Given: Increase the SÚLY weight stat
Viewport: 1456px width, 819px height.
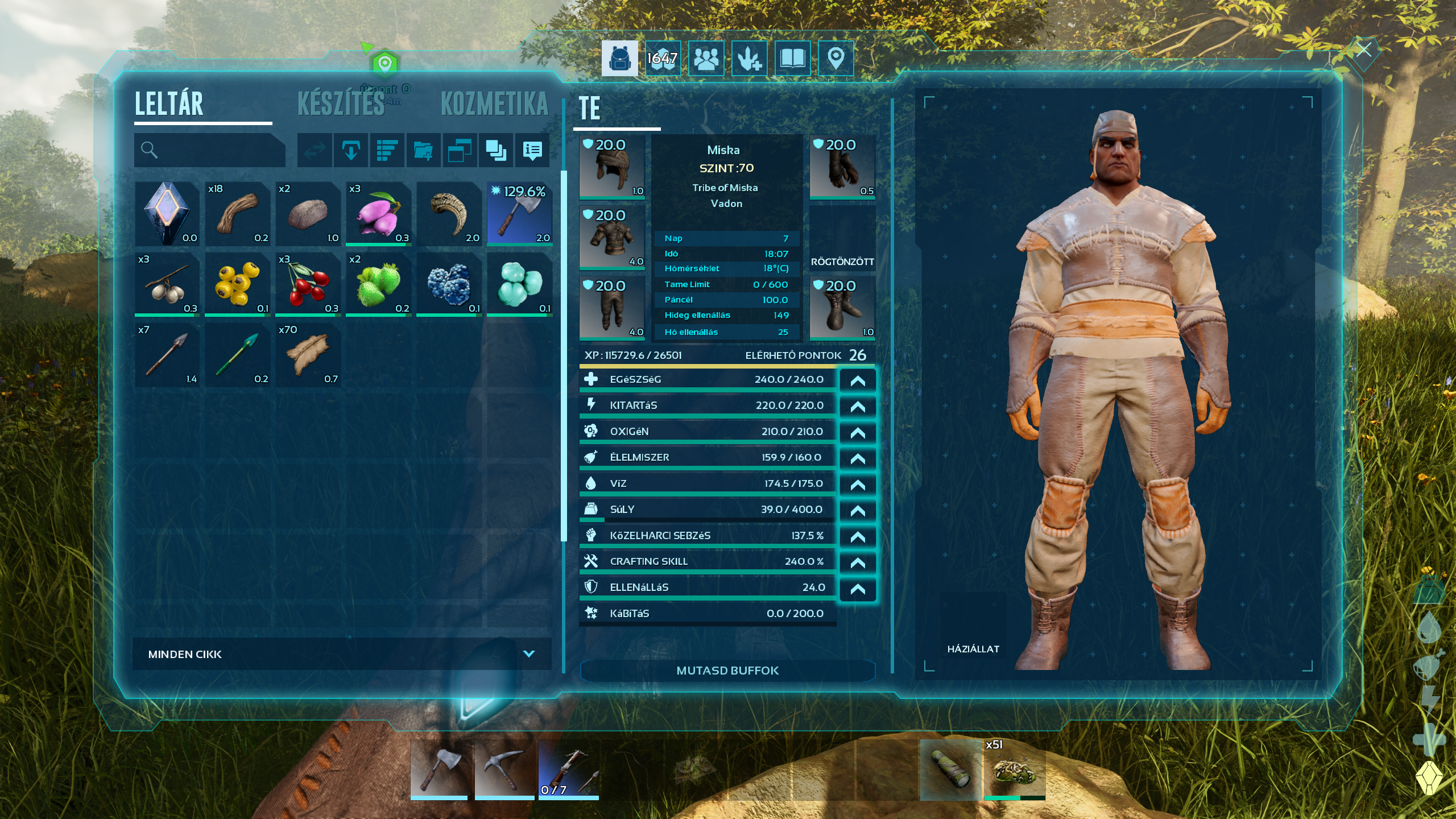Looking at the screenshot, I should click(858, 511).
